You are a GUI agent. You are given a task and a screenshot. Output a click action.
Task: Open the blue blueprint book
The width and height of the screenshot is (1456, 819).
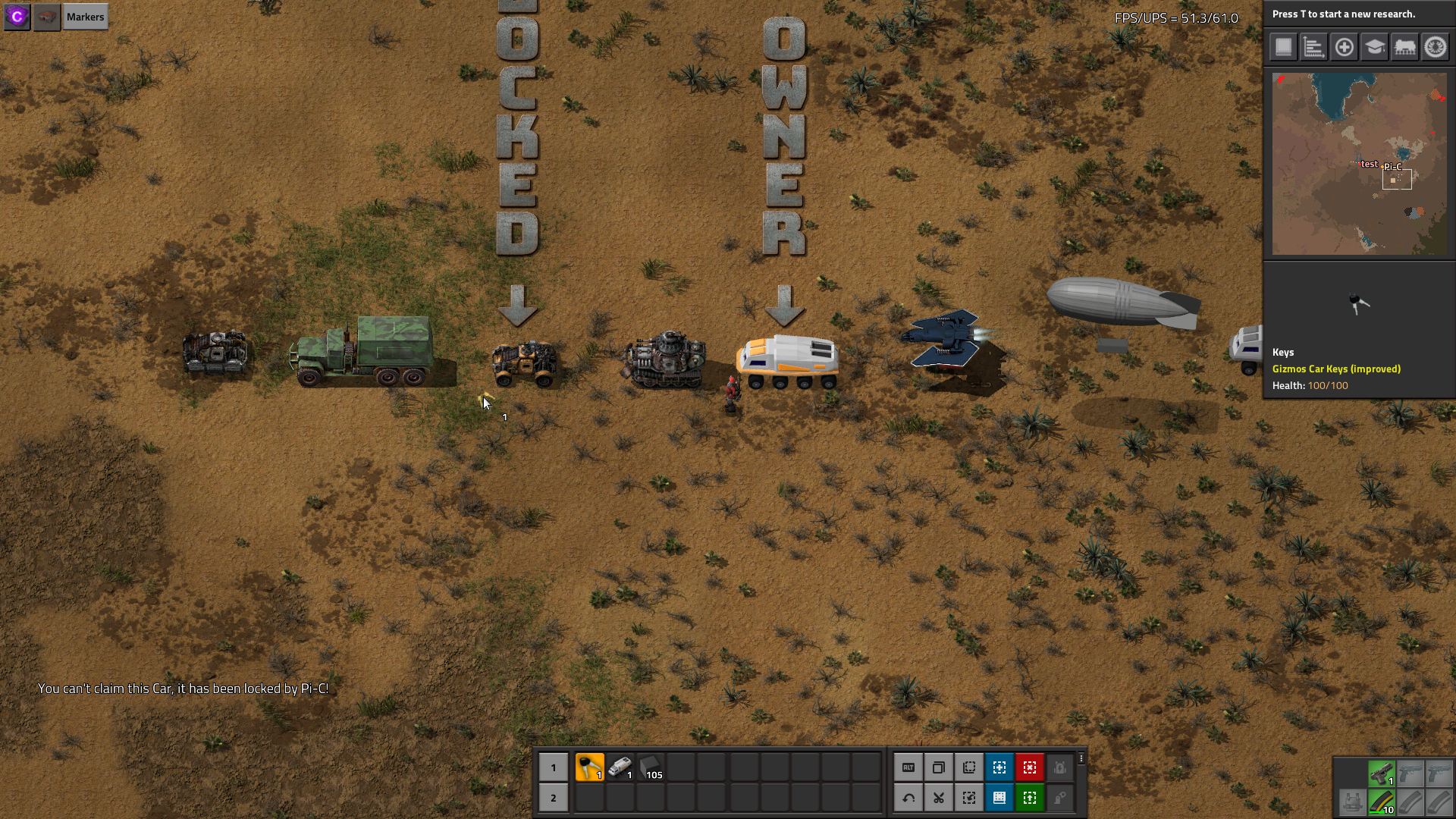click(999, 798)
